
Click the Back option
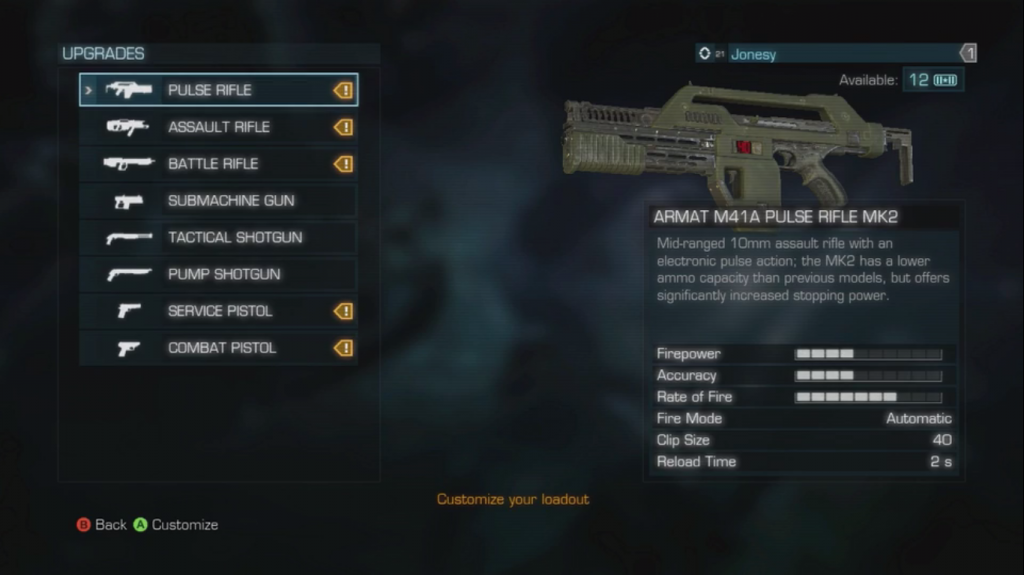tap(102, 525)
